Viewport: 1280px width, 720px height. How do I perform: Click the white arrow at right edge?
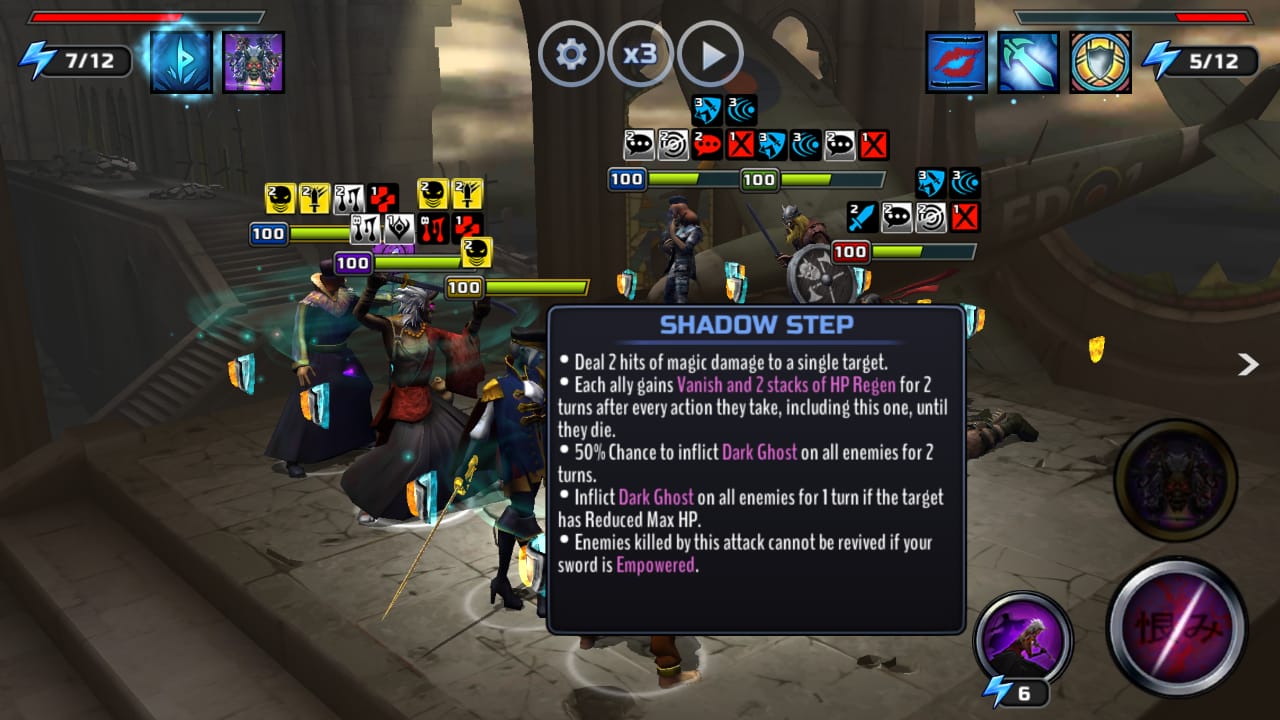[x=1247, y=364]
